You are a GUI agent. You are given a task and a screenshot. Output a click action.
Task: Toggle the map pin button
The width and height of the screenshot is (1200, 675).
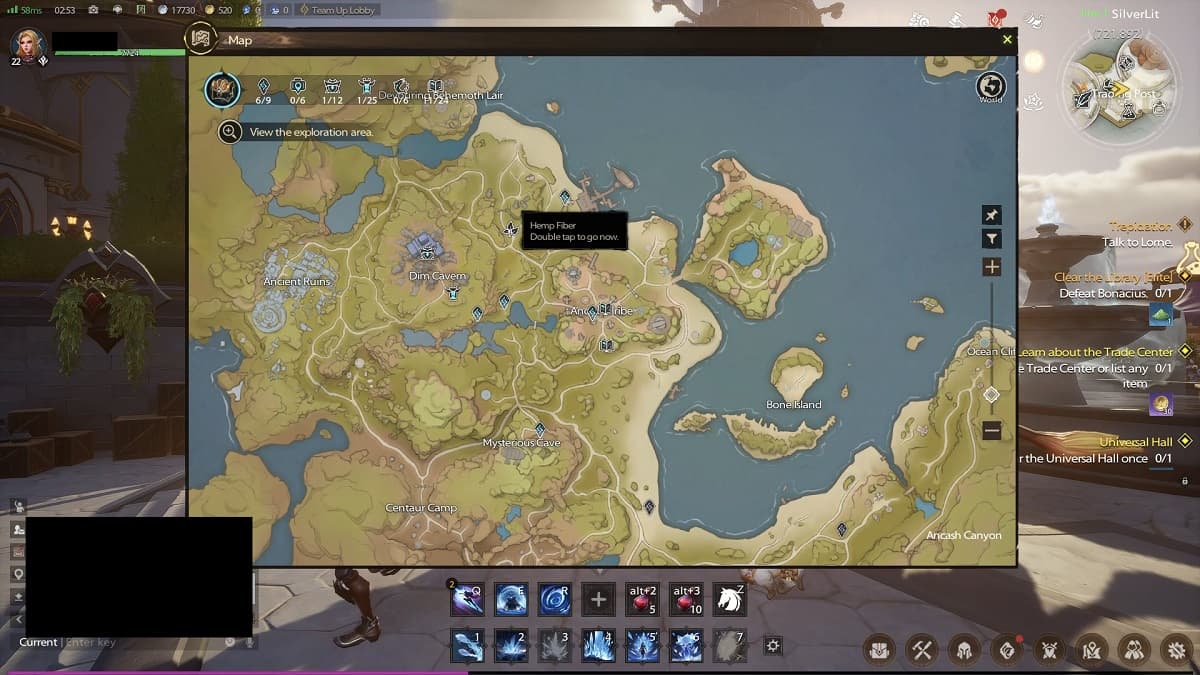pyautogui.click(x=991, y=215)
